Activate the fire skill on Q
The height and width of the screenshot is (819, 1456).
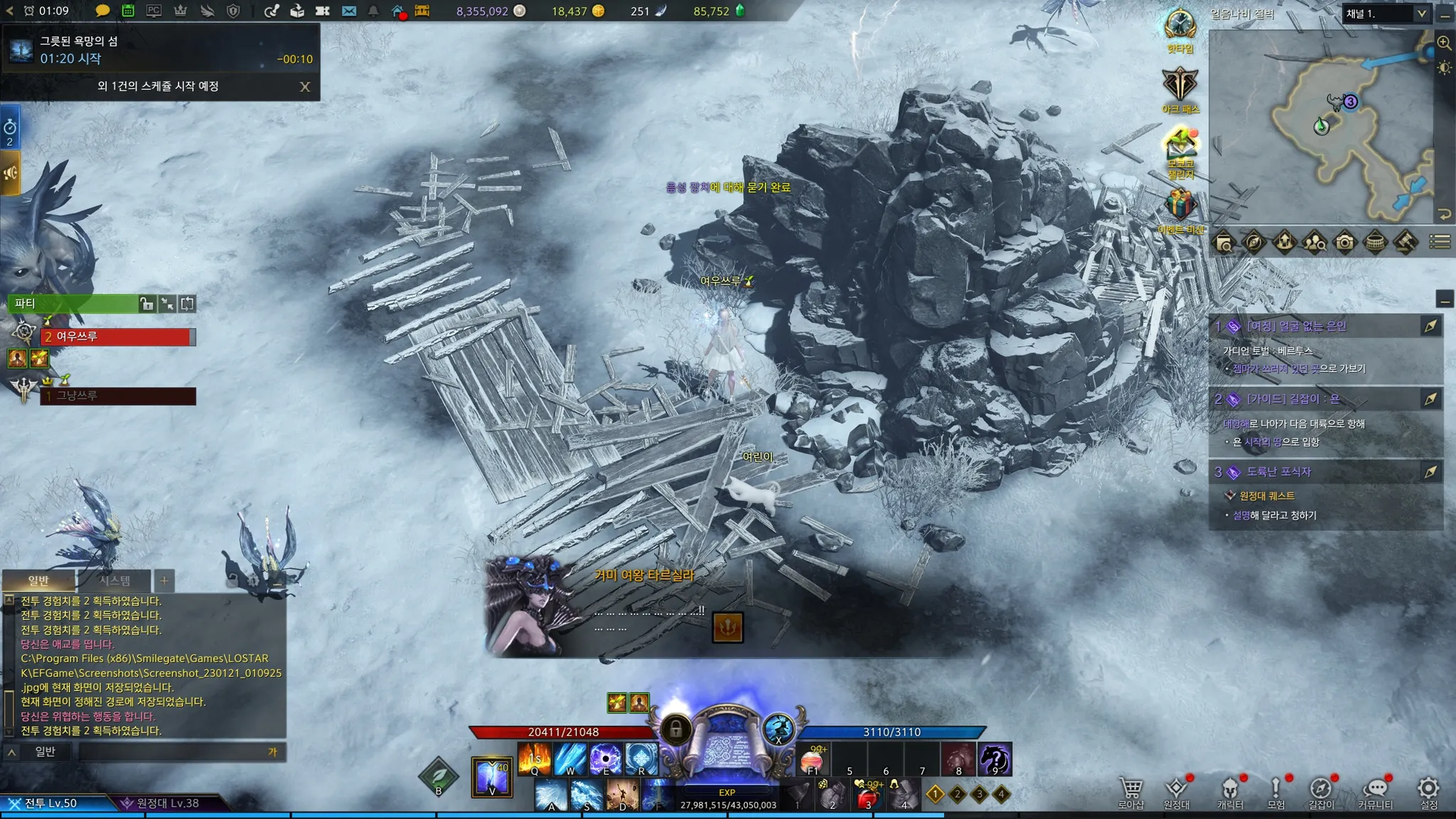coord(535,759)
